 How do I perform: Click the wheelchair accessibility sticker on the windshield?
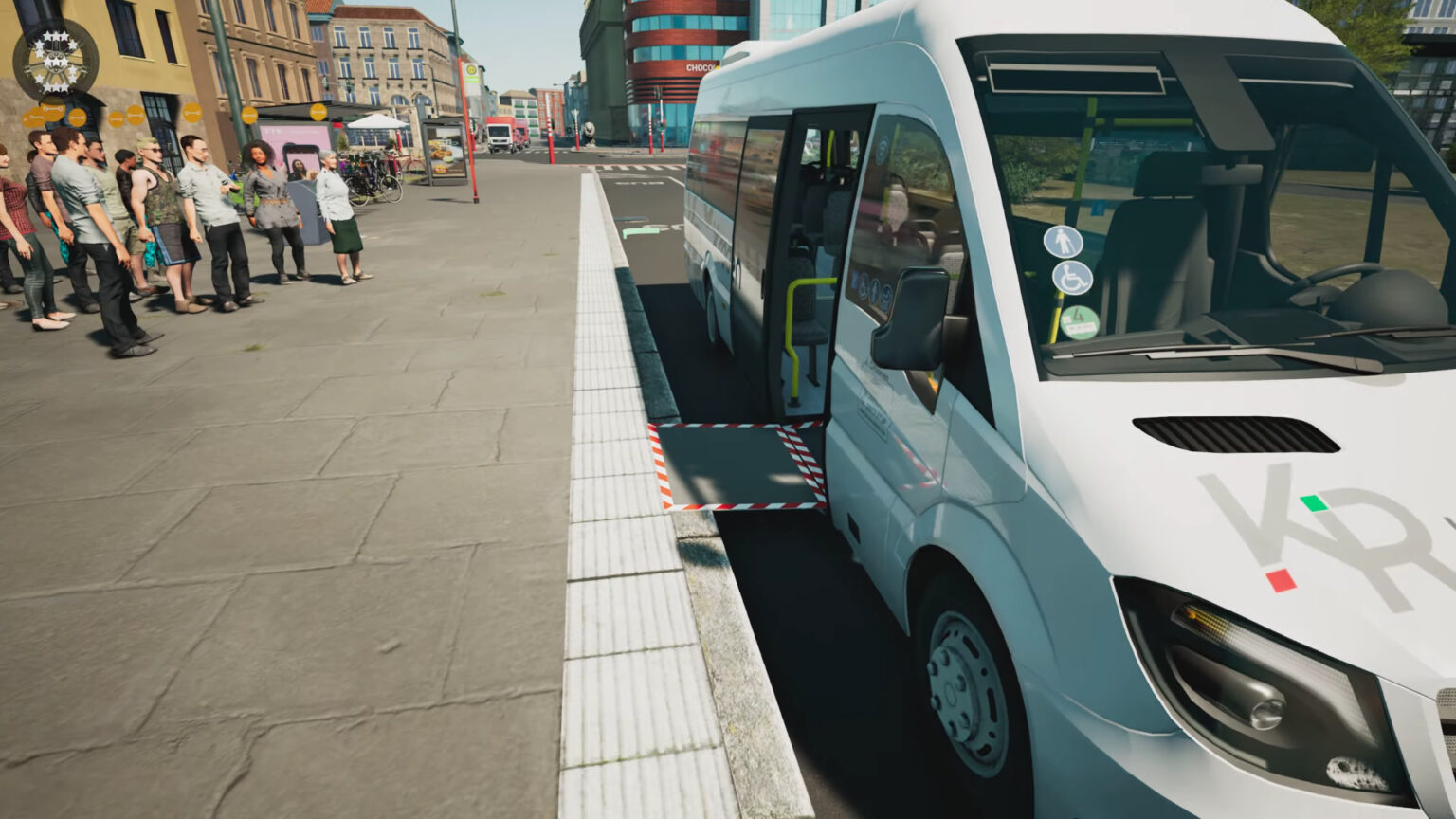pos(1072,278)
